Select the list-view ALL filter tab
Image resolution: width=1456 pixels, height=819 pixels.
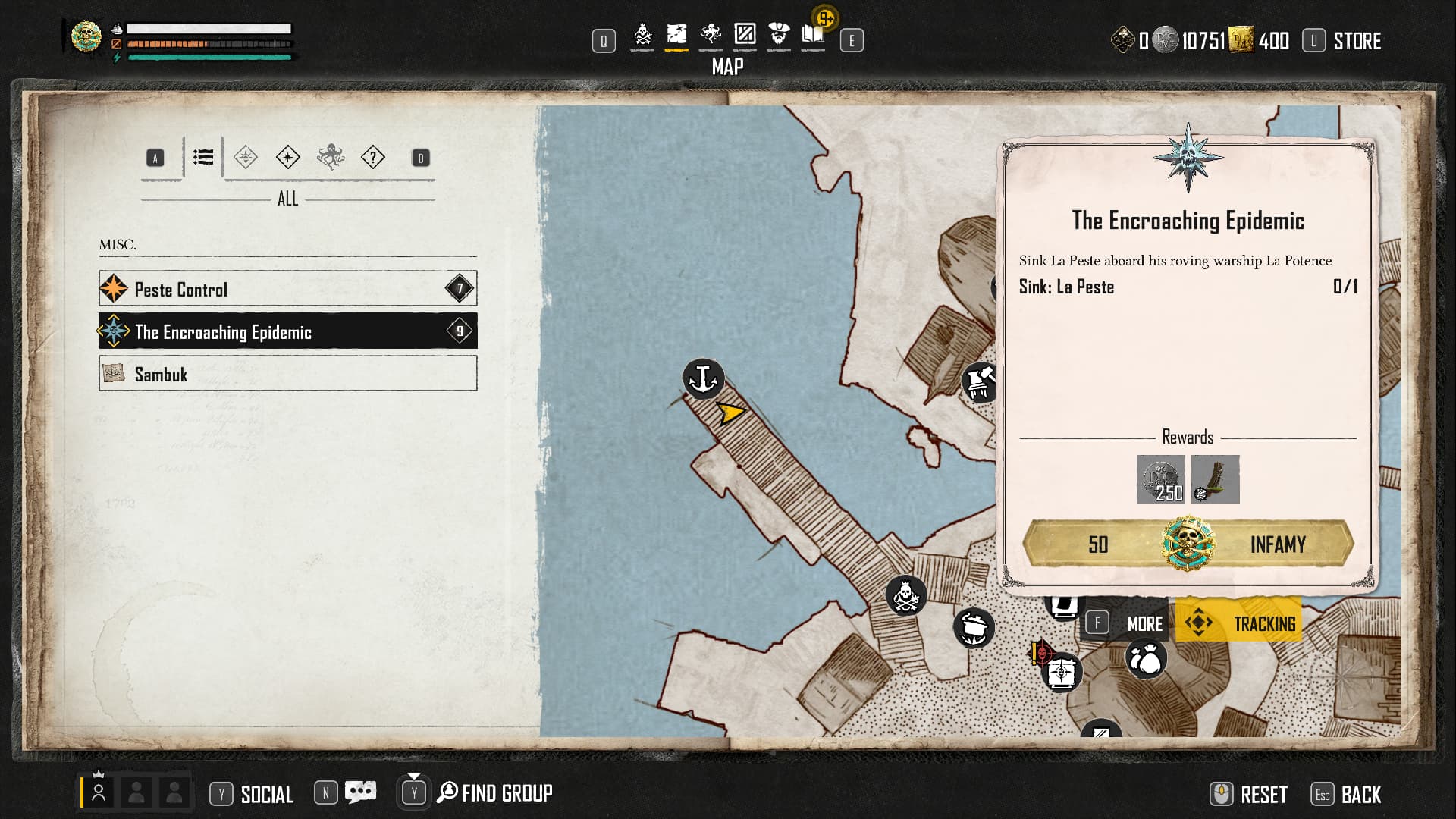pos(203,158)
